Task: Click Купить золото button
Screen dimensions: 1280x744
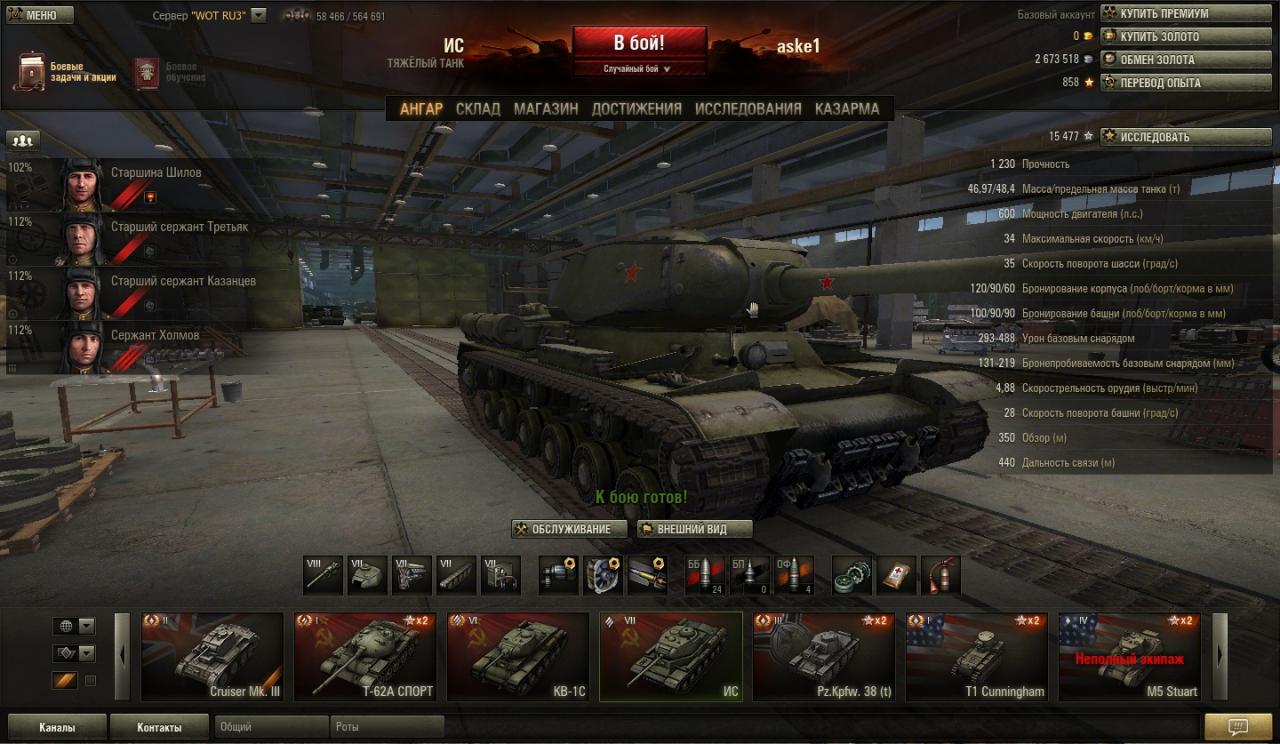Action: pos(1164,37)
